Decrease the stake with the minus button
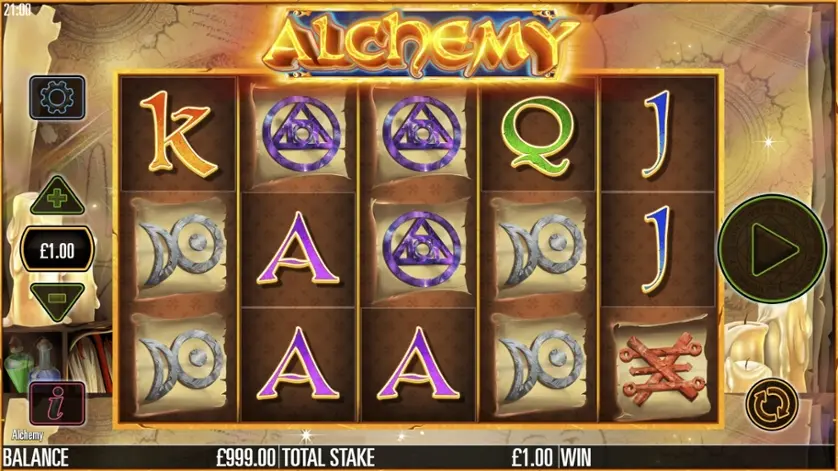 pyautogui.click(x=57, y=298)
